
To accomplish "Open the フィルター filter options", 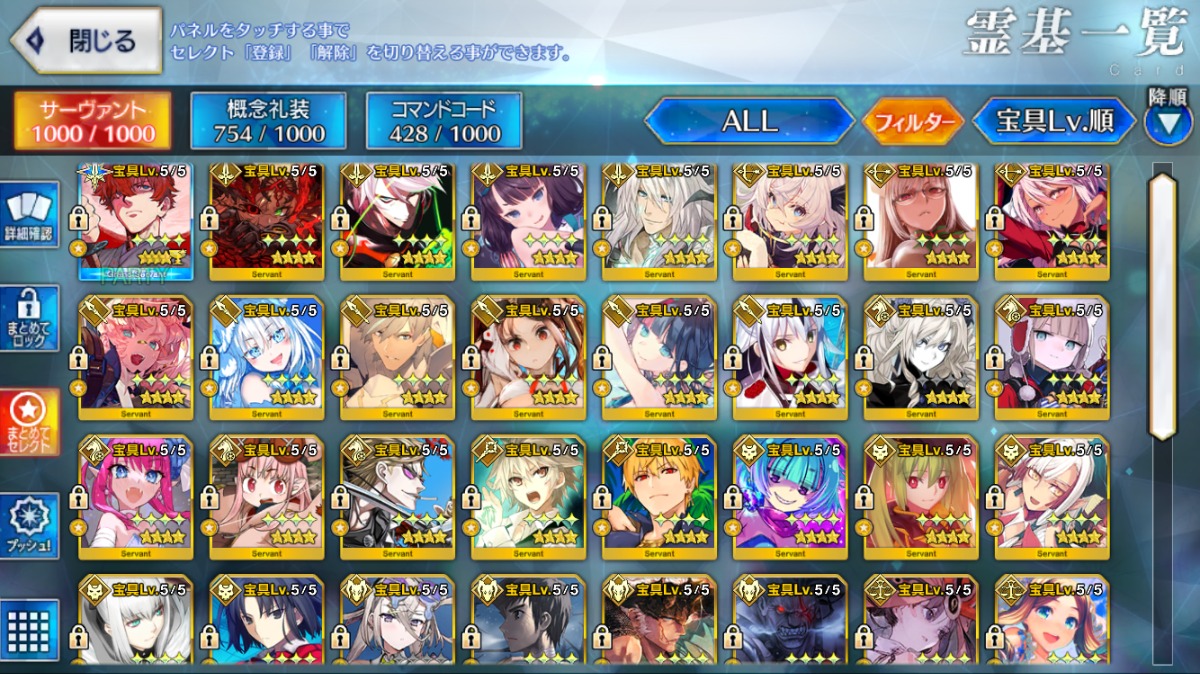I will (912, 123).
